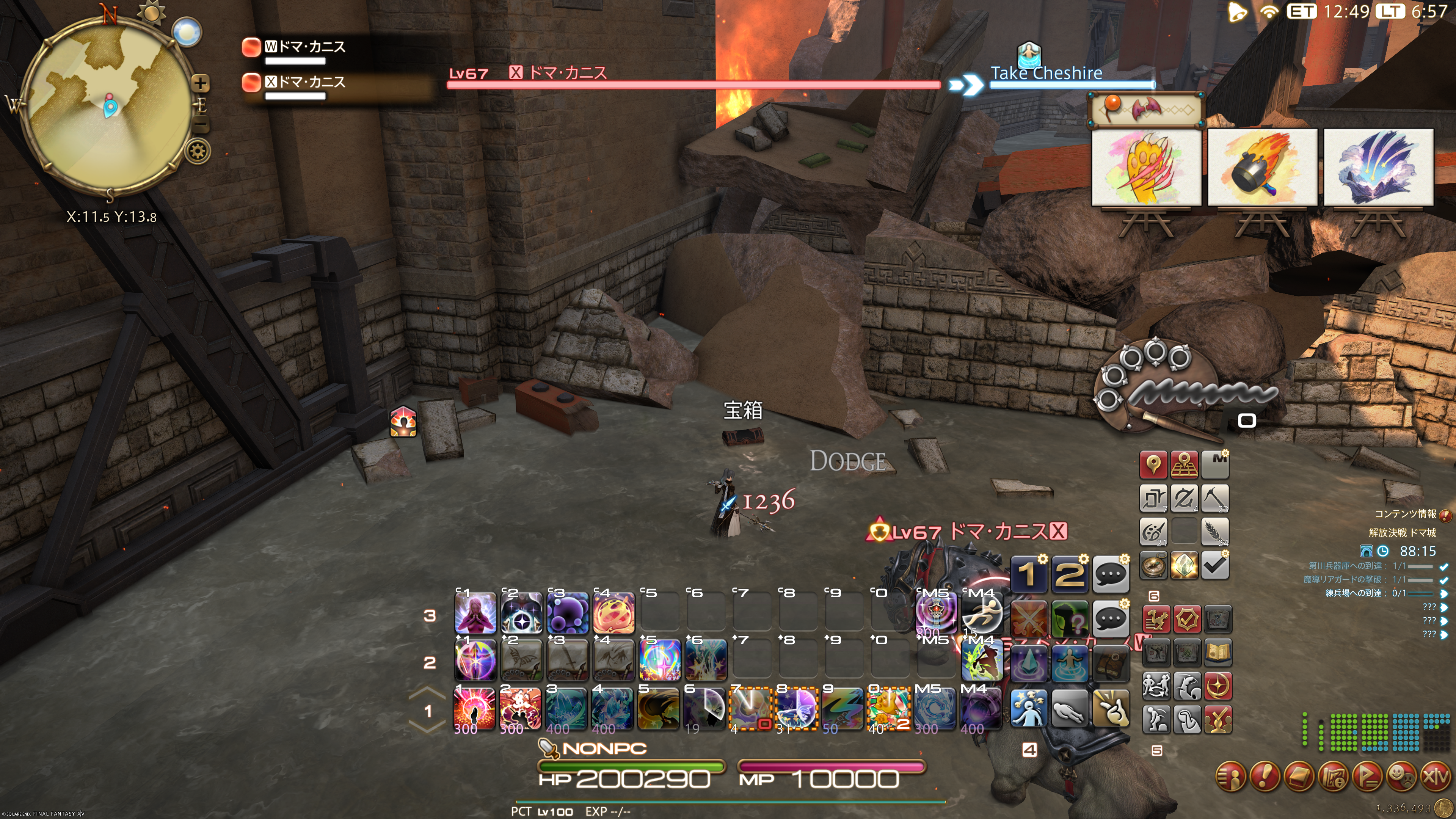Open the XIV system menu button
Screen dimensions: 1456x819
1436,776
